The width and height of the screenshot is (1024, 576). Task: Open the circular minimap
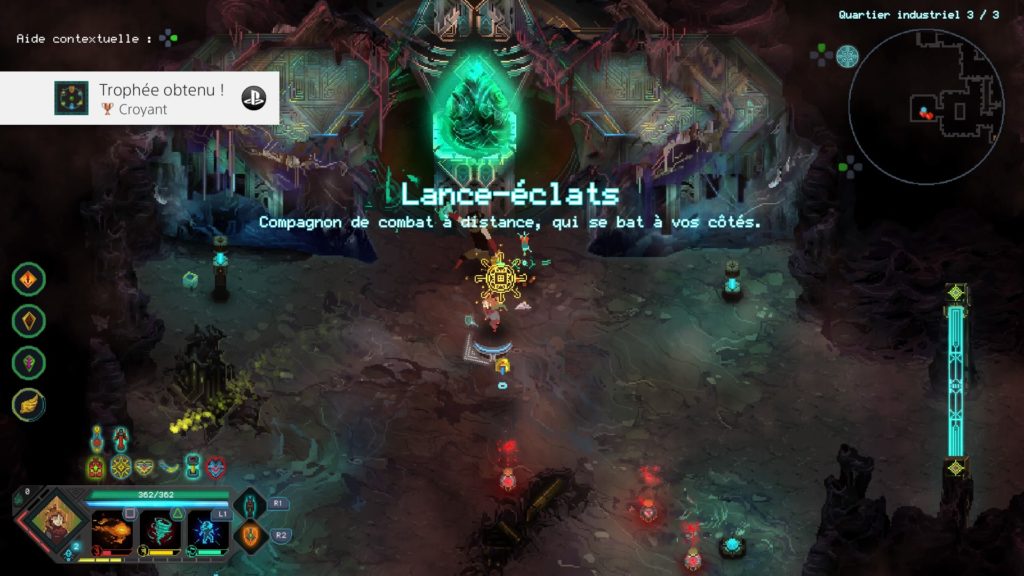926,106
